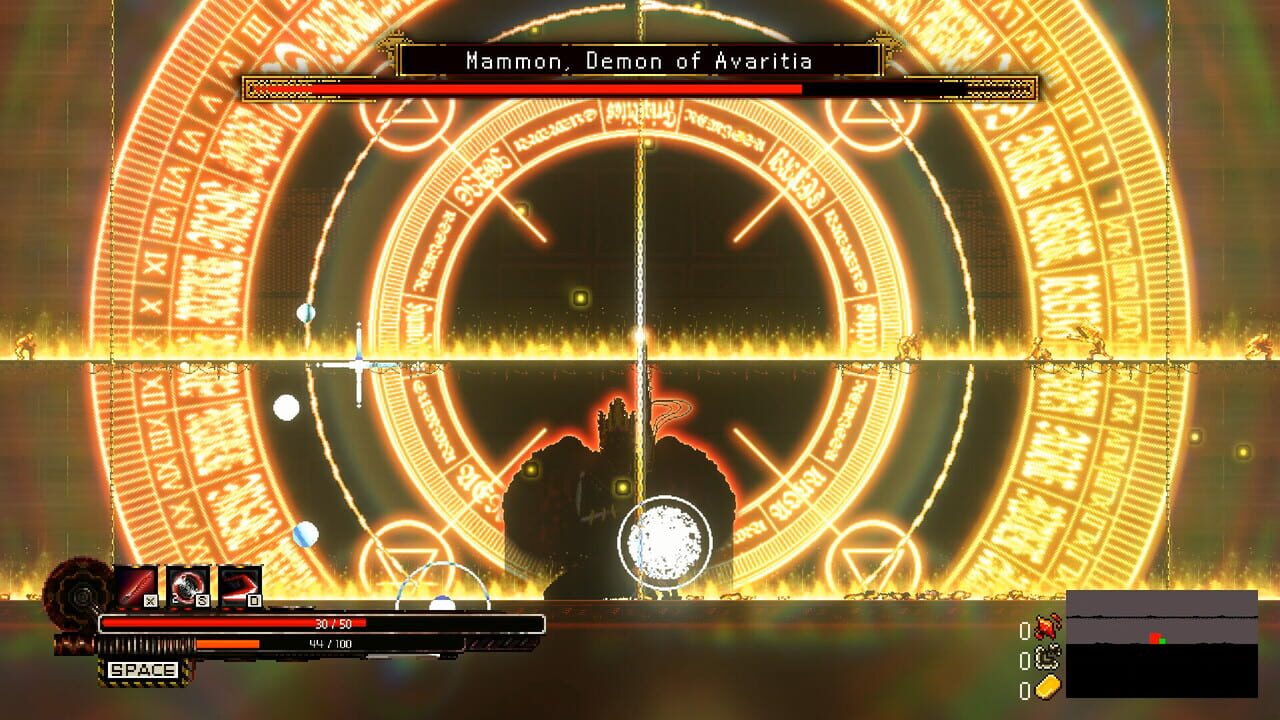Click the Mammon, Demon of Avaritia name banner
The image size is (1280, 720).
pos(639,61)
